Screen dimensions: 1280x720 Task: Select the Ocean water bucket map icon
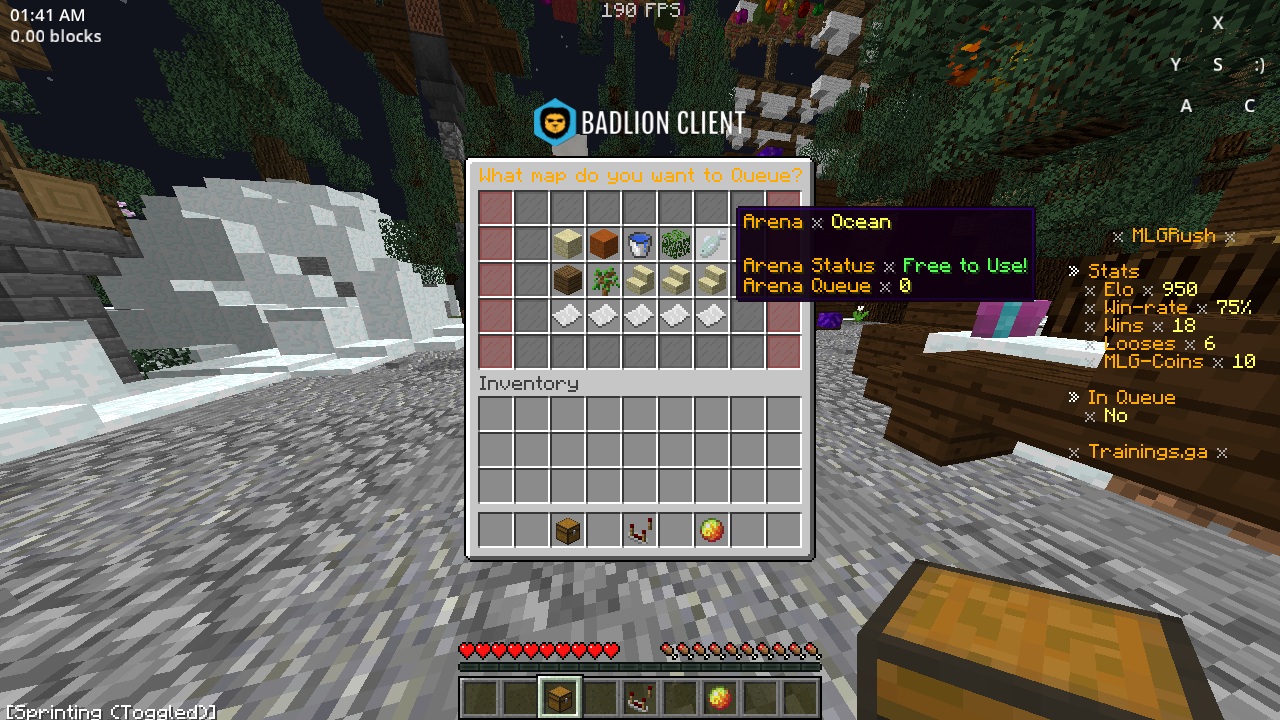[x=639, y=244]
